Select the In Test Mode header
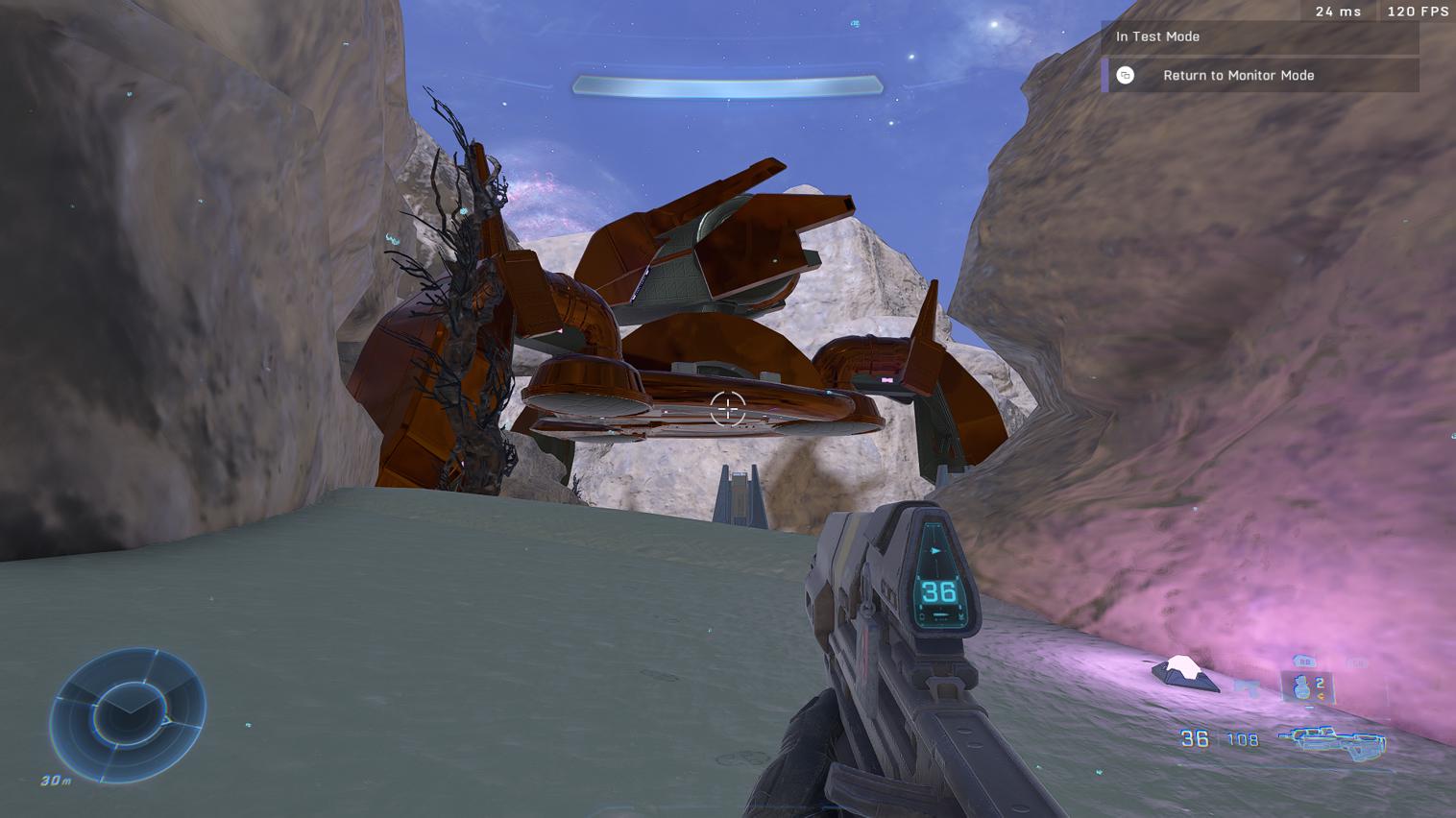Viewport: 1456px width, 818px height. tap(1157, 36)
